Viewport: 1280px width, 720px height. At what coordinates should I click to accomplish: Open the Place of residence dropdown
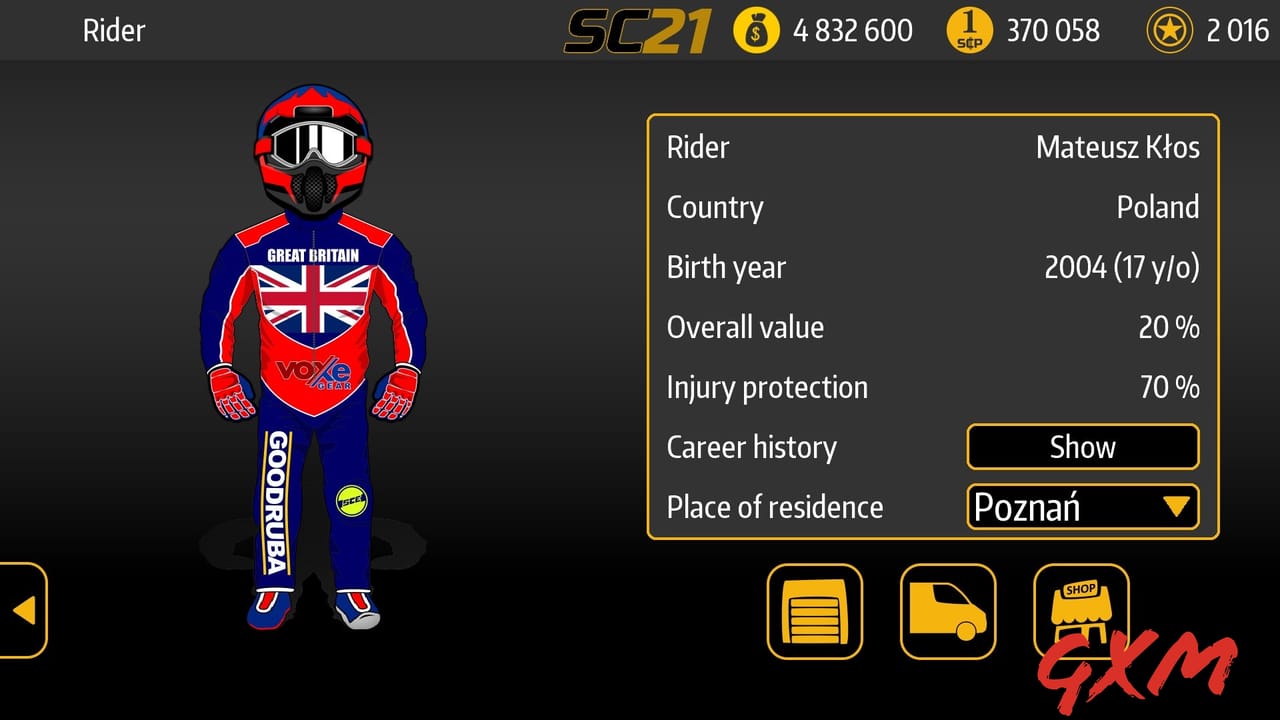tap(1082, 507)
